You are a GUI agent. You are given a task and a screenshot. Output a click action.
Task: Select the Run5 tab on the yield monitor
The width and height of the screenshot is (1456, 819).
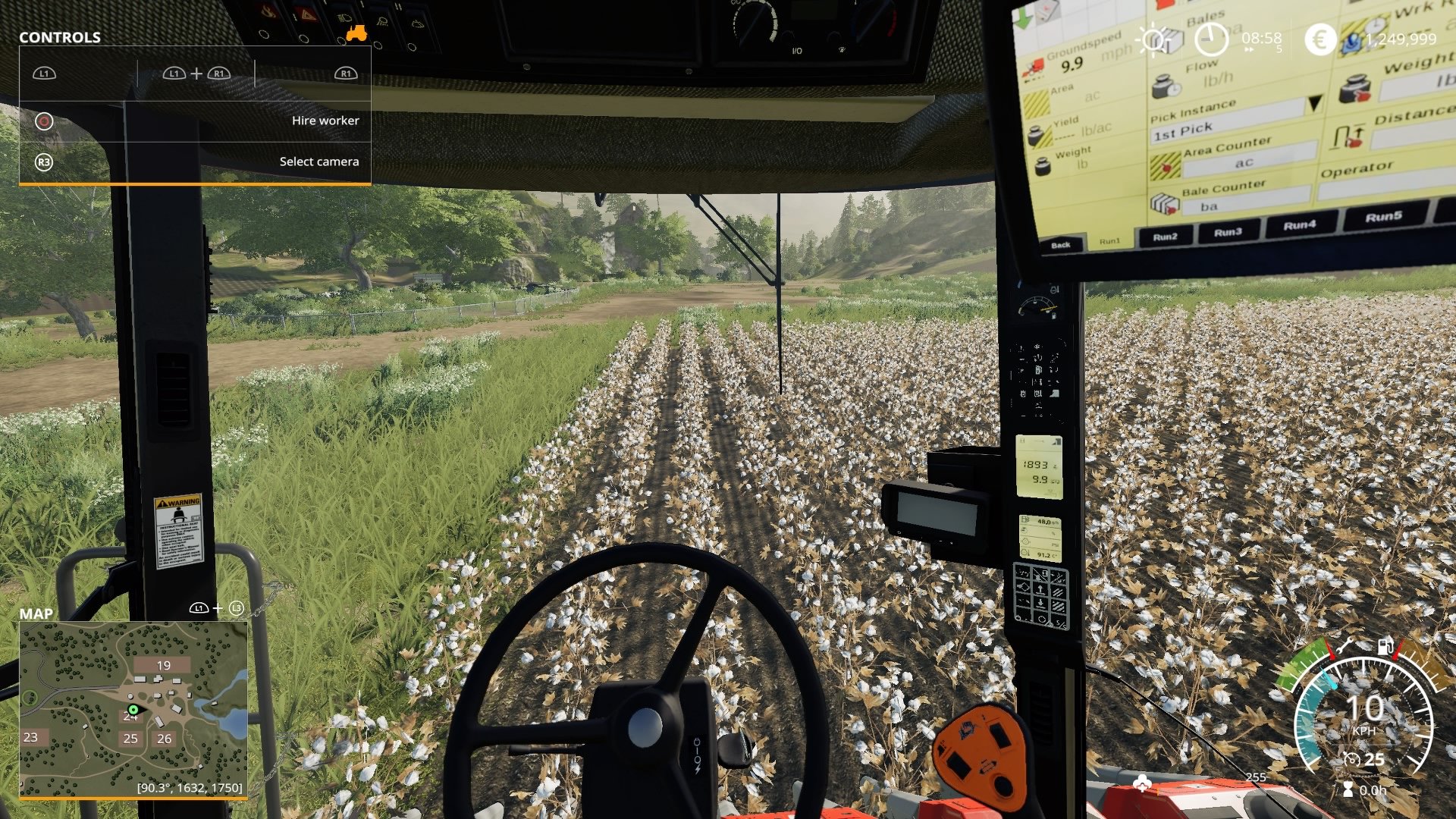point(1385,217)
